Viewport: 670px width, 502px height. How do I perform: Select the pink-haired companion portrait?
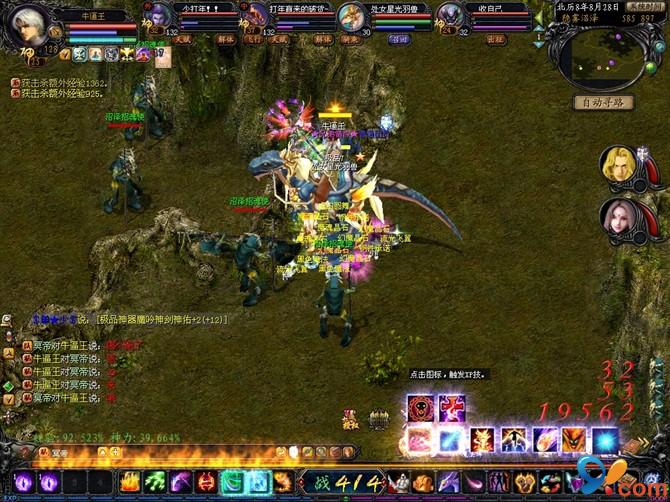618,218
